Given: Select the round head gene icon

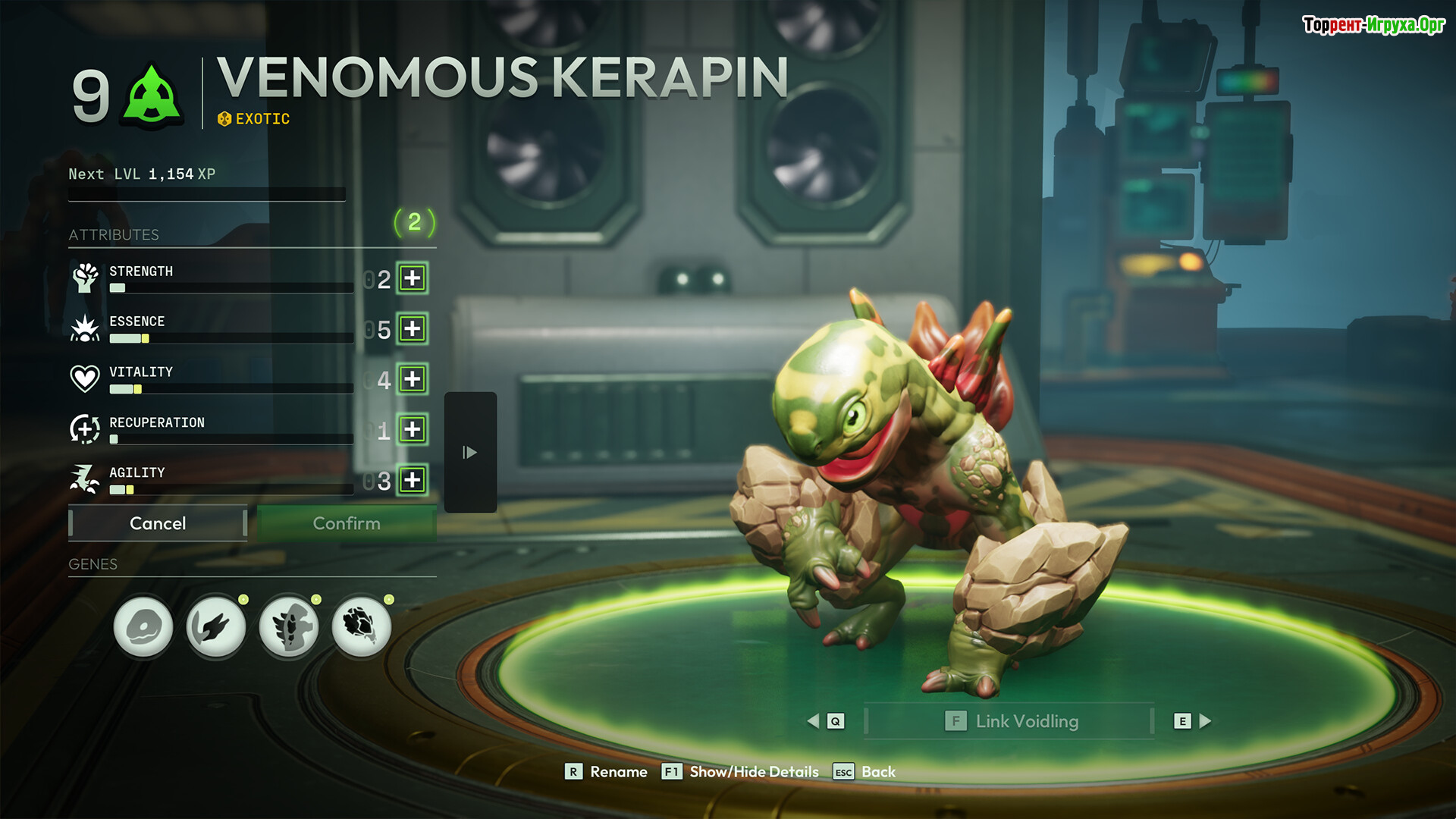Looking at the screenshot, I should pos(143,626).
